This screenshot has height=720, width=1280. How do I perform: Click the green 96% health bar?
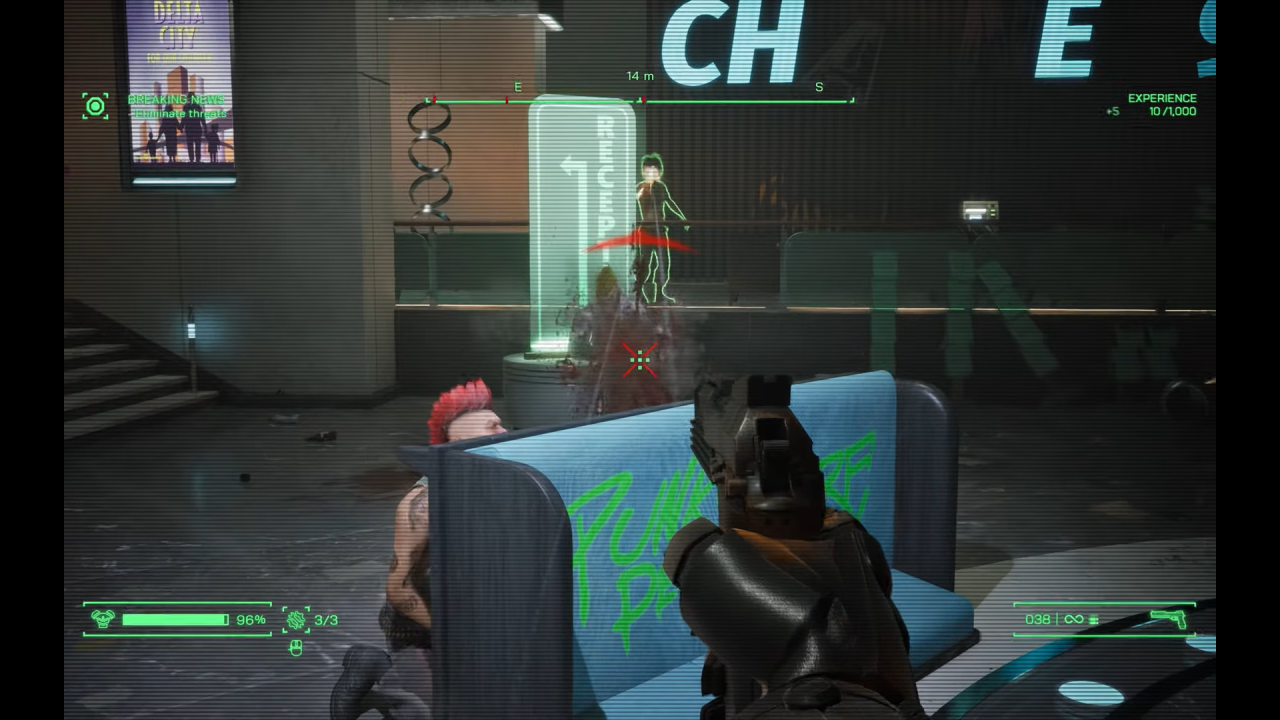(175, 617)
